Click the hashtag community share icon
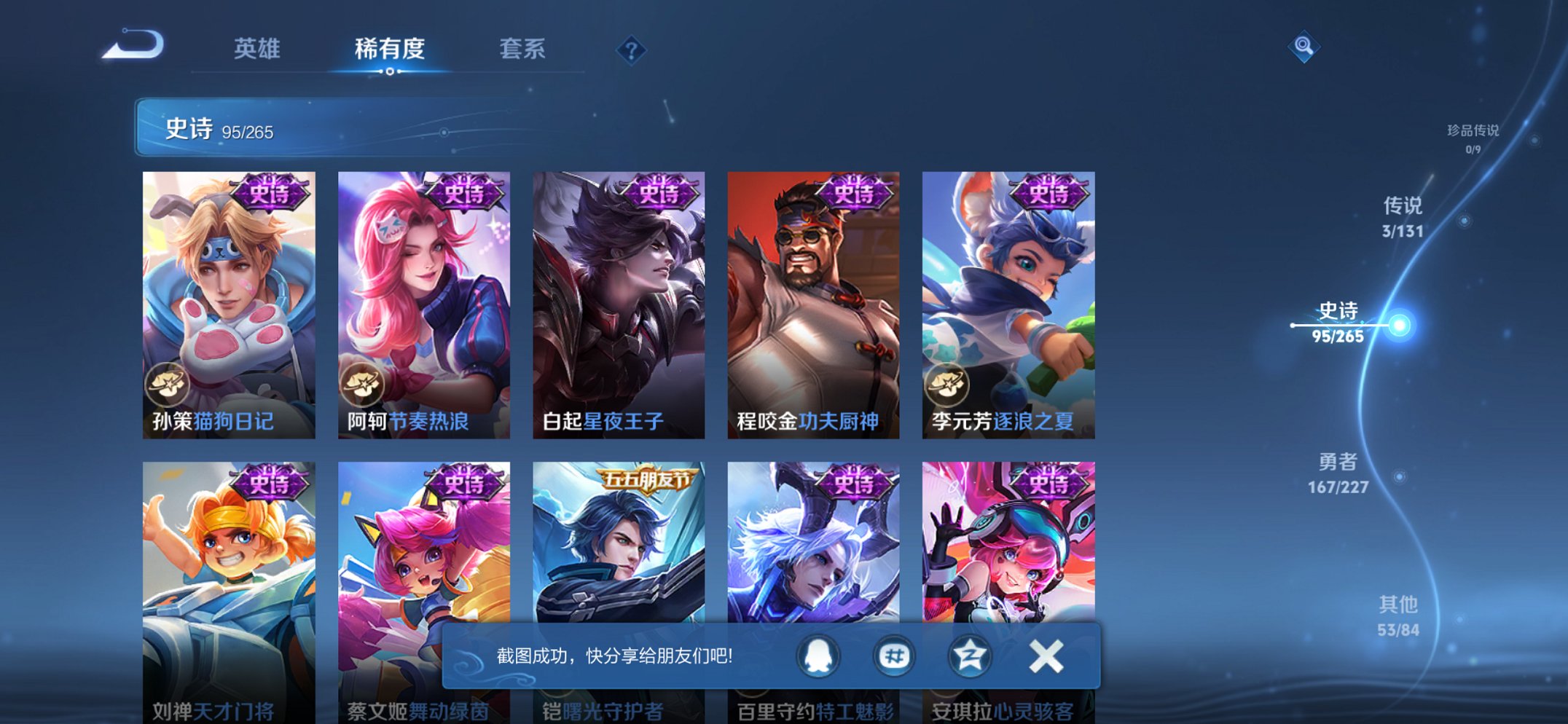Viewport: 1568px width, 724px height. tap(893, 655)
